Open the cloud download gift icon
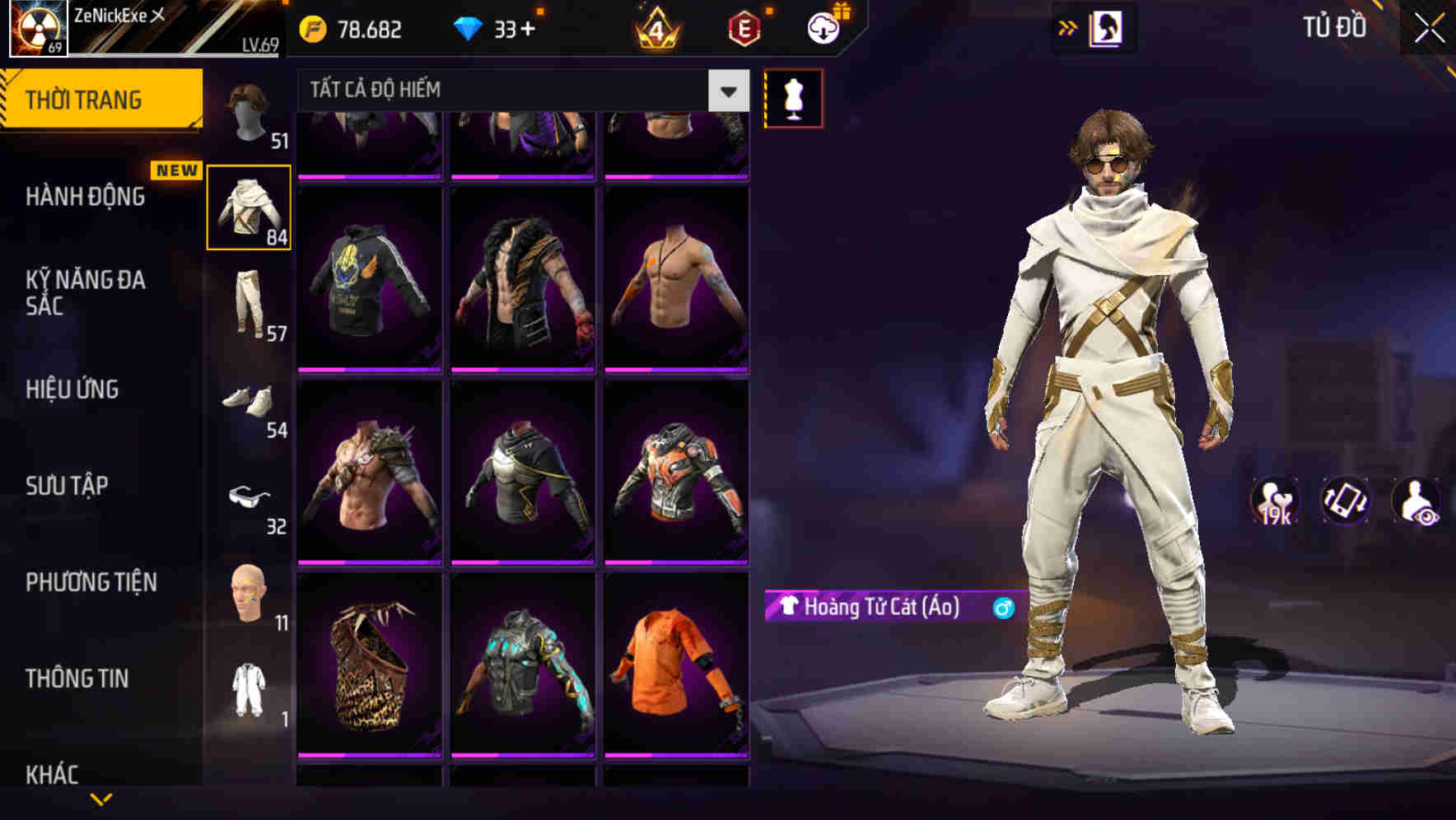 pos(822,28)
